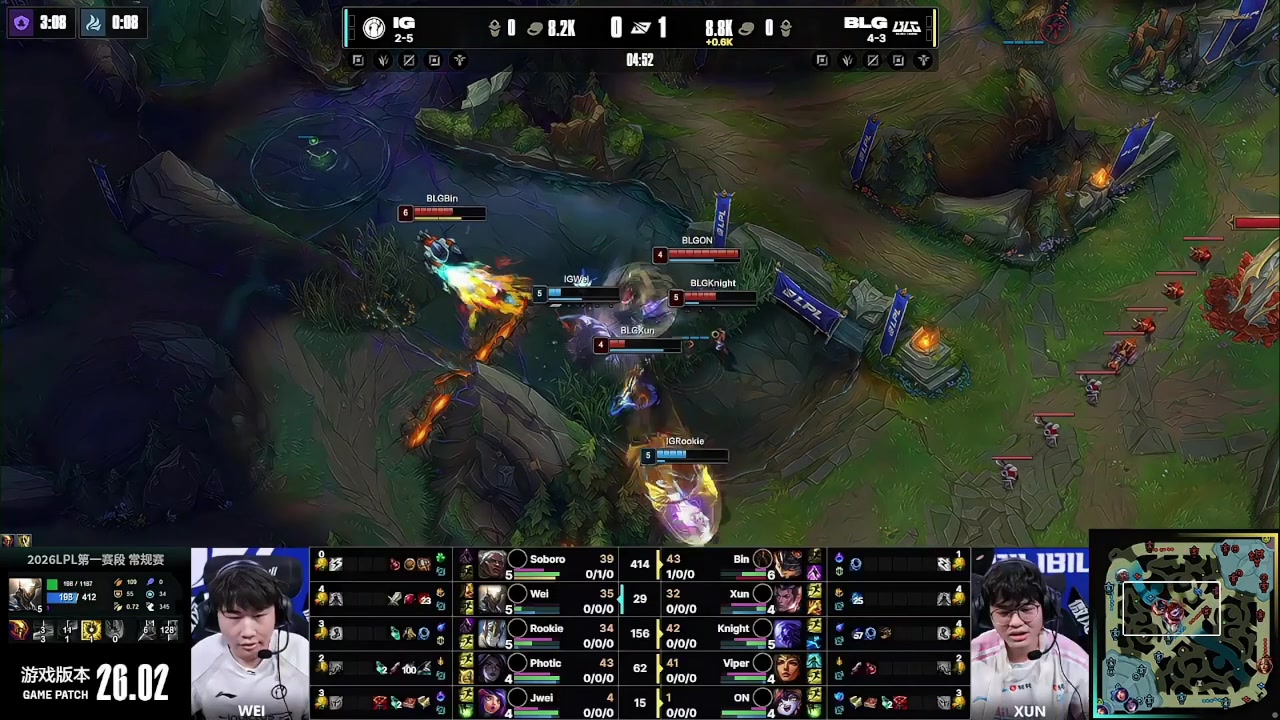This screenshot has width=1280, height=720.
Task: Click the selected champion portrait in the stats panel
Action: [x=25, y=594]
